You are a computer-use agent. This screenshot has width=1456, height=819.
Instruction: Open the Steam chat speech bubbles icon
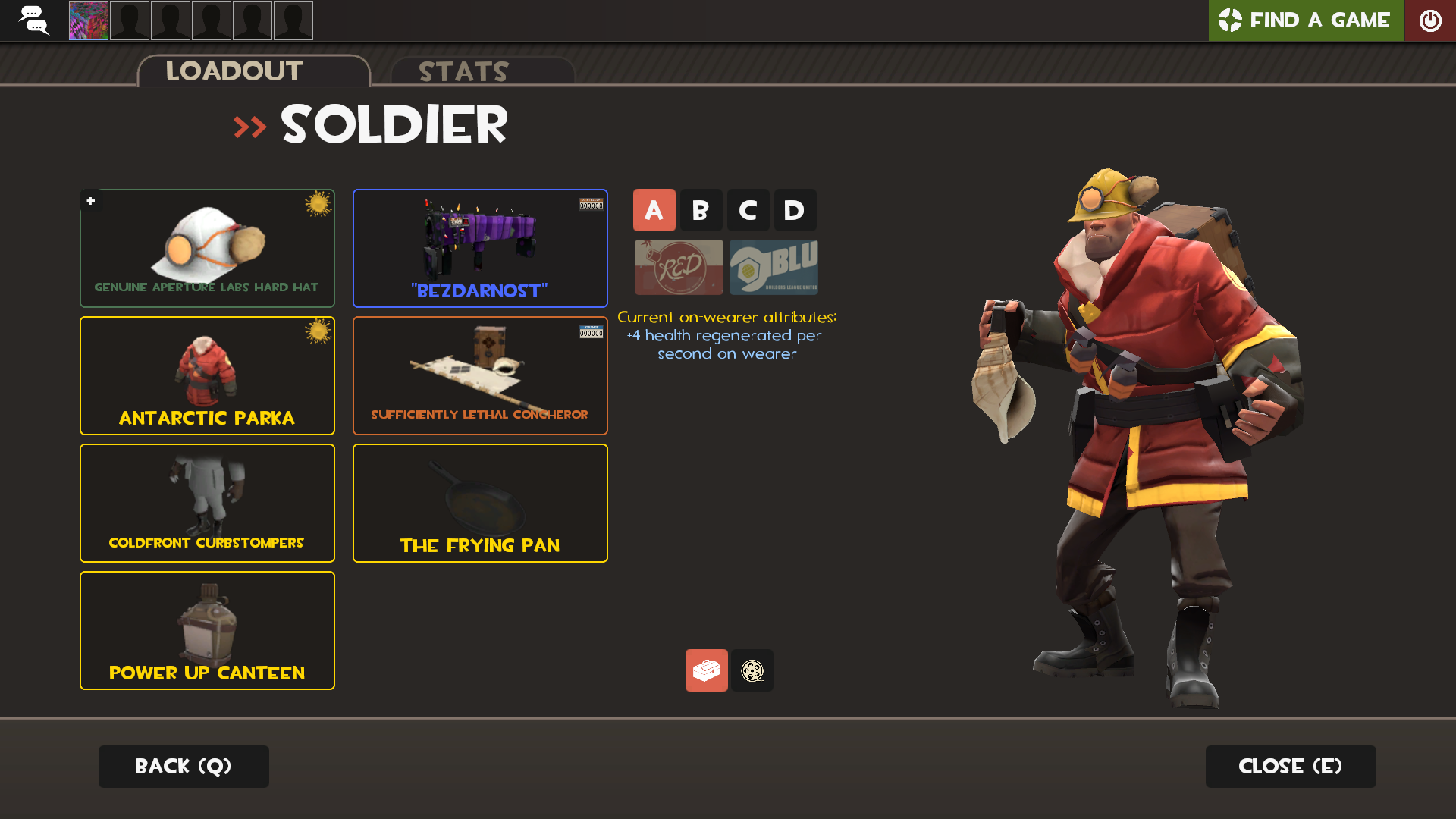click(x=35, y=20)
